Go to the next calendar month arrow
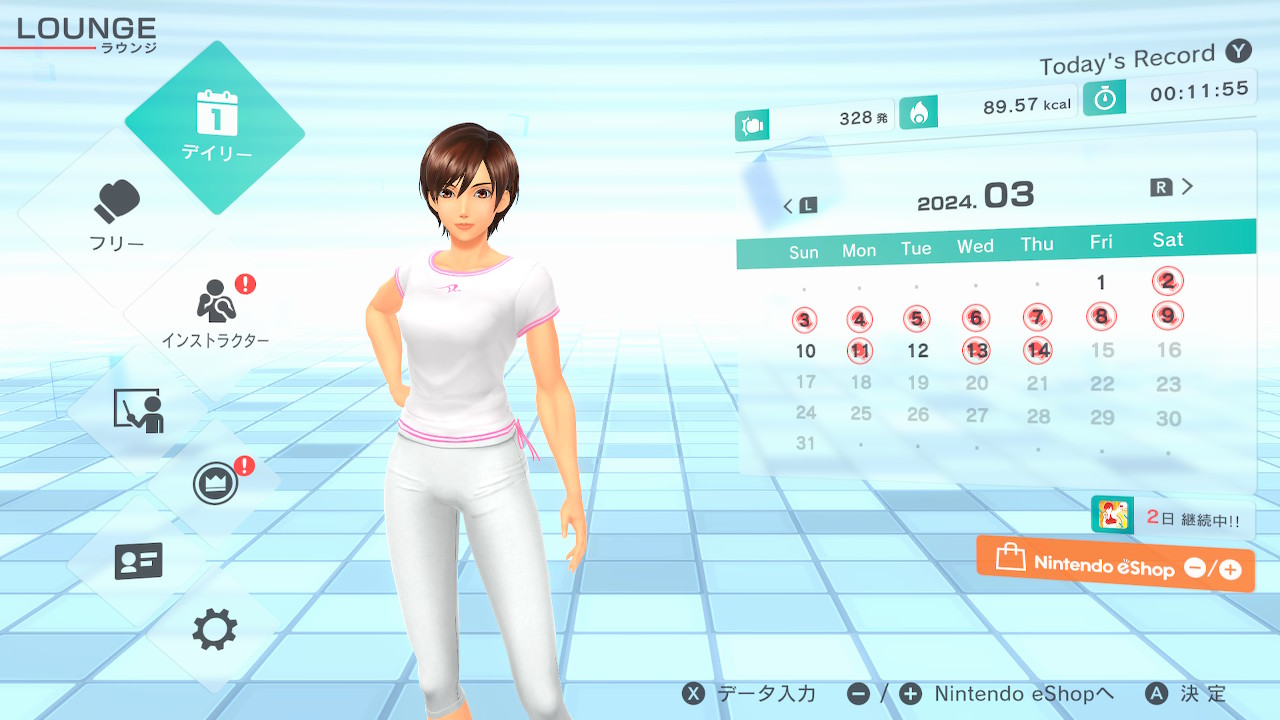 [1174, 187]
